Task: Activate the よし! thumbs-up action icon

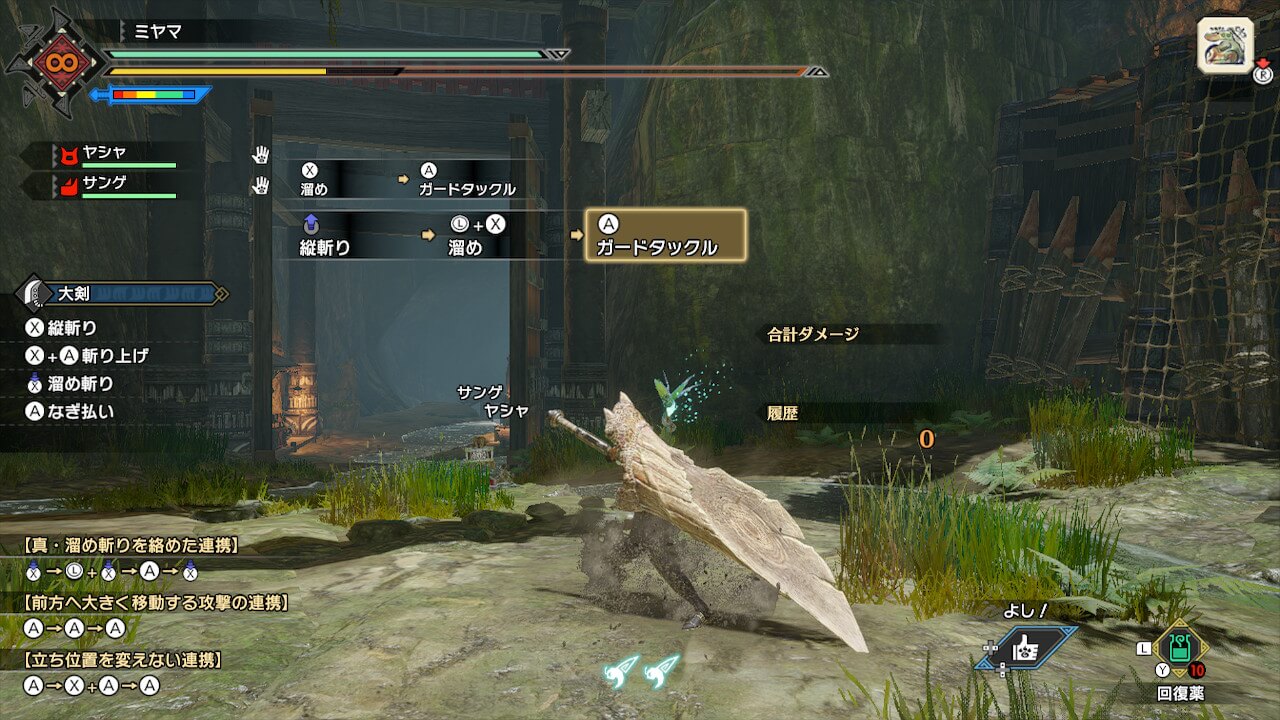Action: point(1027,648)
